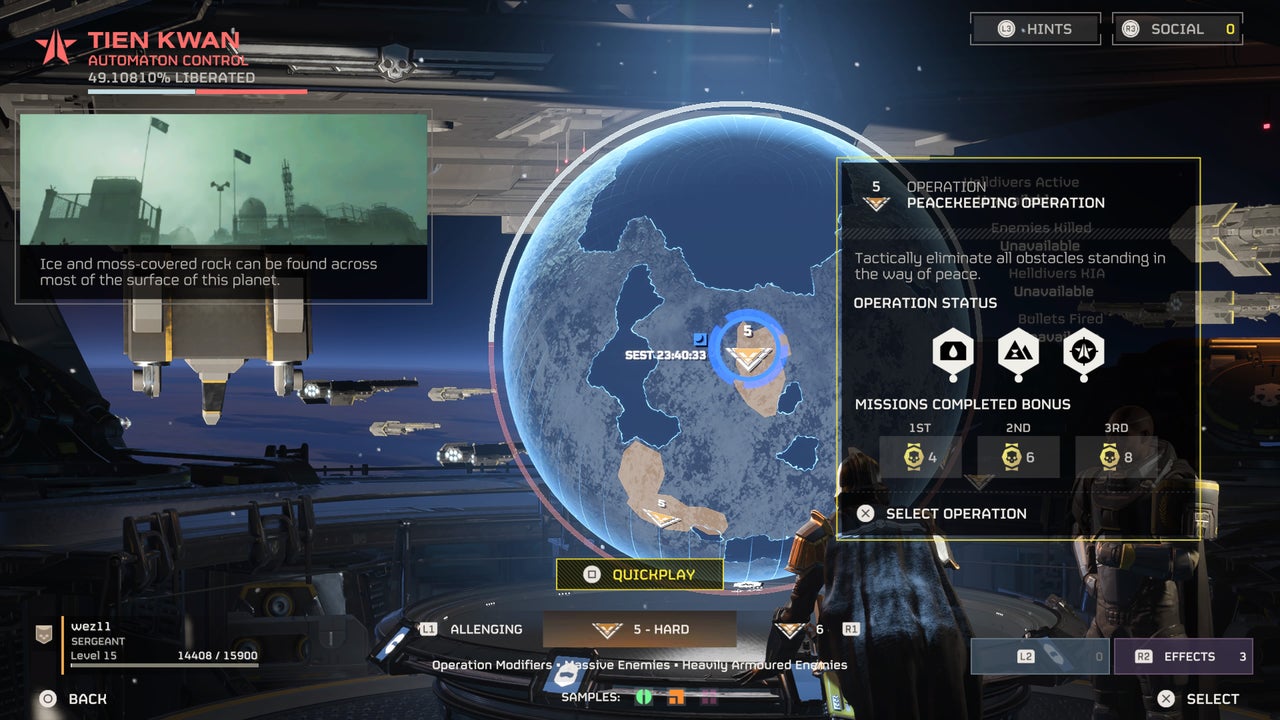Viewport: 1280px width, 720px height.
Task: Pick the lower operation marker on the globe
Action: tap(661, 514)
